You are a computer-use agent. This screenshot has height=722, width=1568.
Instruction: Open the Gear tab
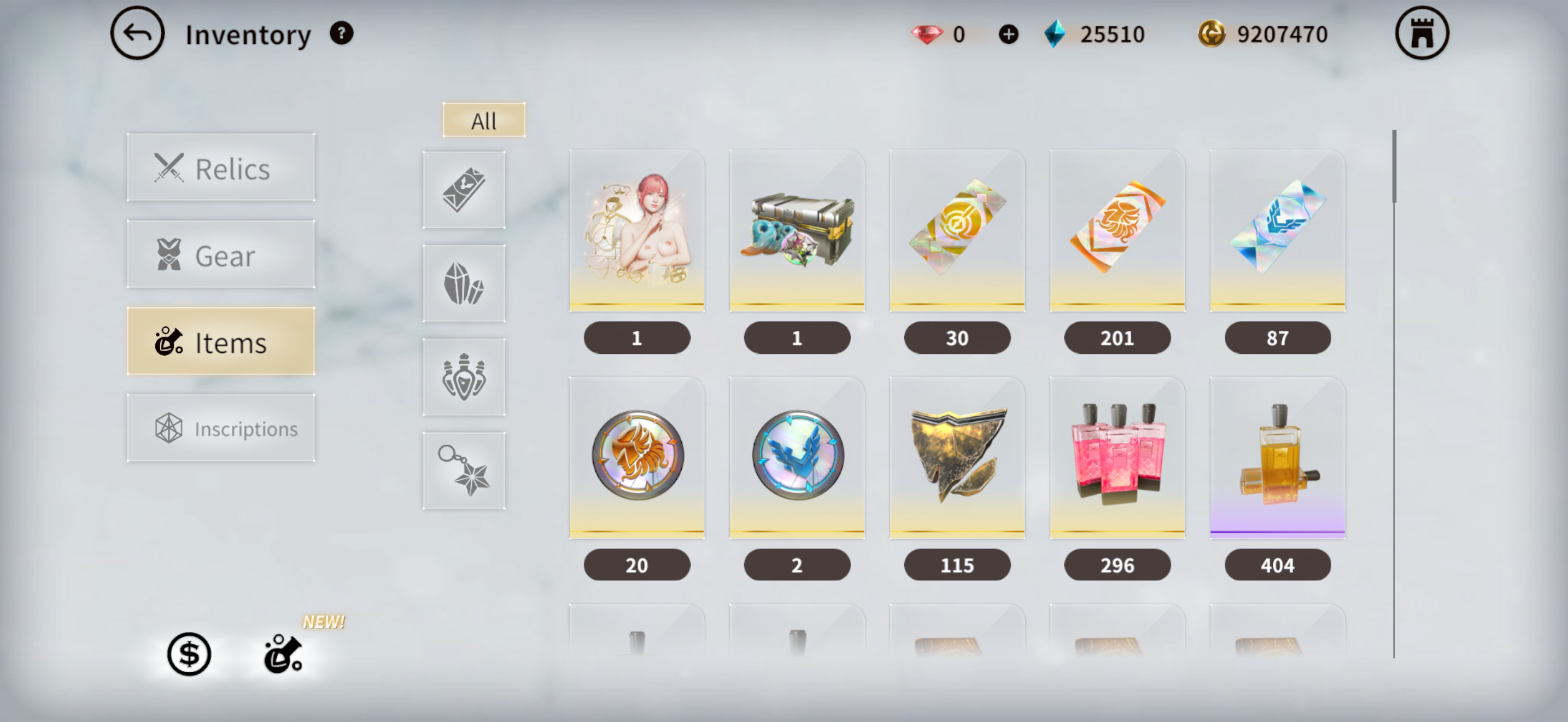[221, 255]
